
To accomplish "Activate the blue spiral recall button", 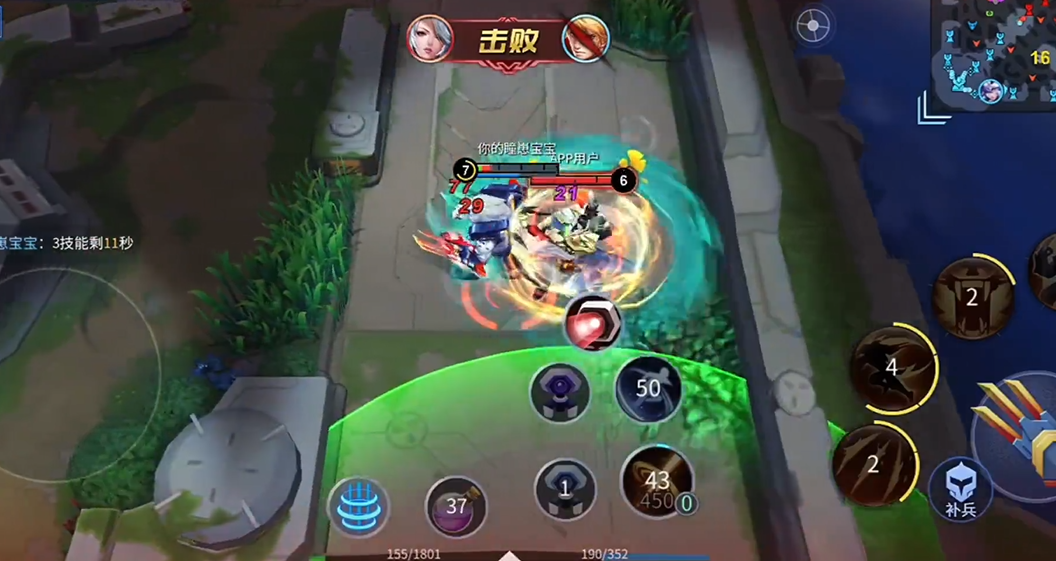I will [x=357, y=508].
